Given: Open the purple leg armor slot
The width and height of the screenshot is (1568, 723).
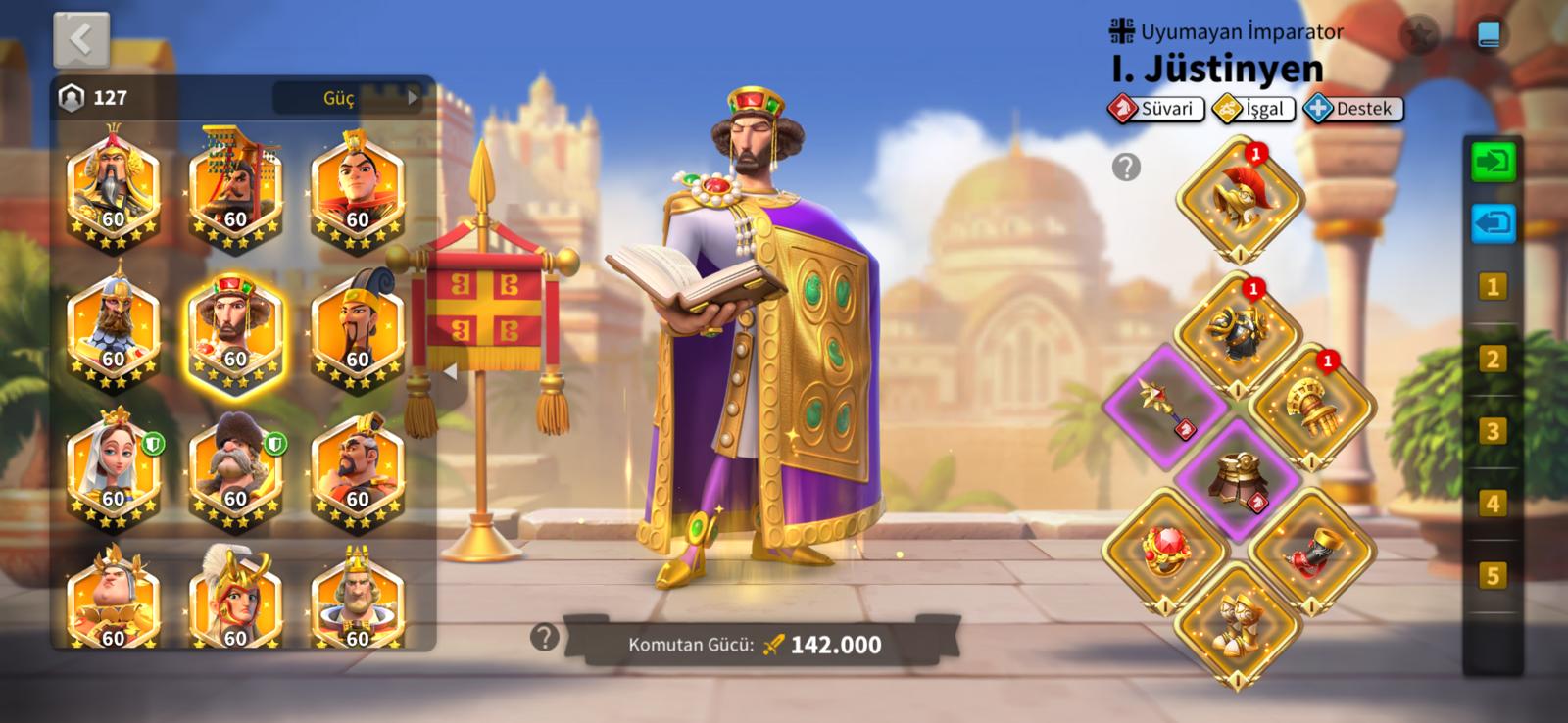Looking at the screenshot, I should click(x=1238, y=478).
